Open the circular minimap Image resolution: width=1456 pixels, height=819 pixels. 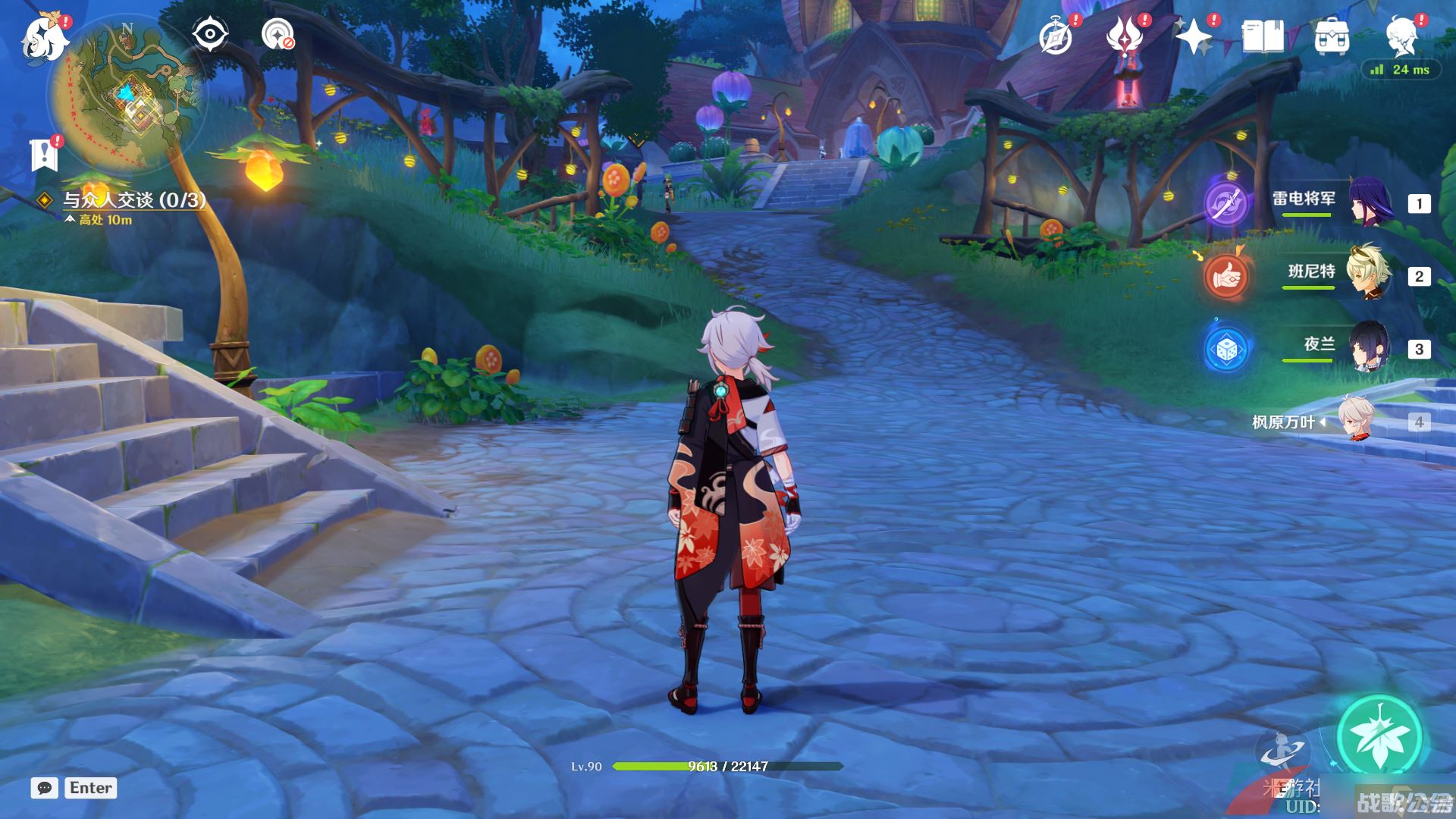click(126, 95)
